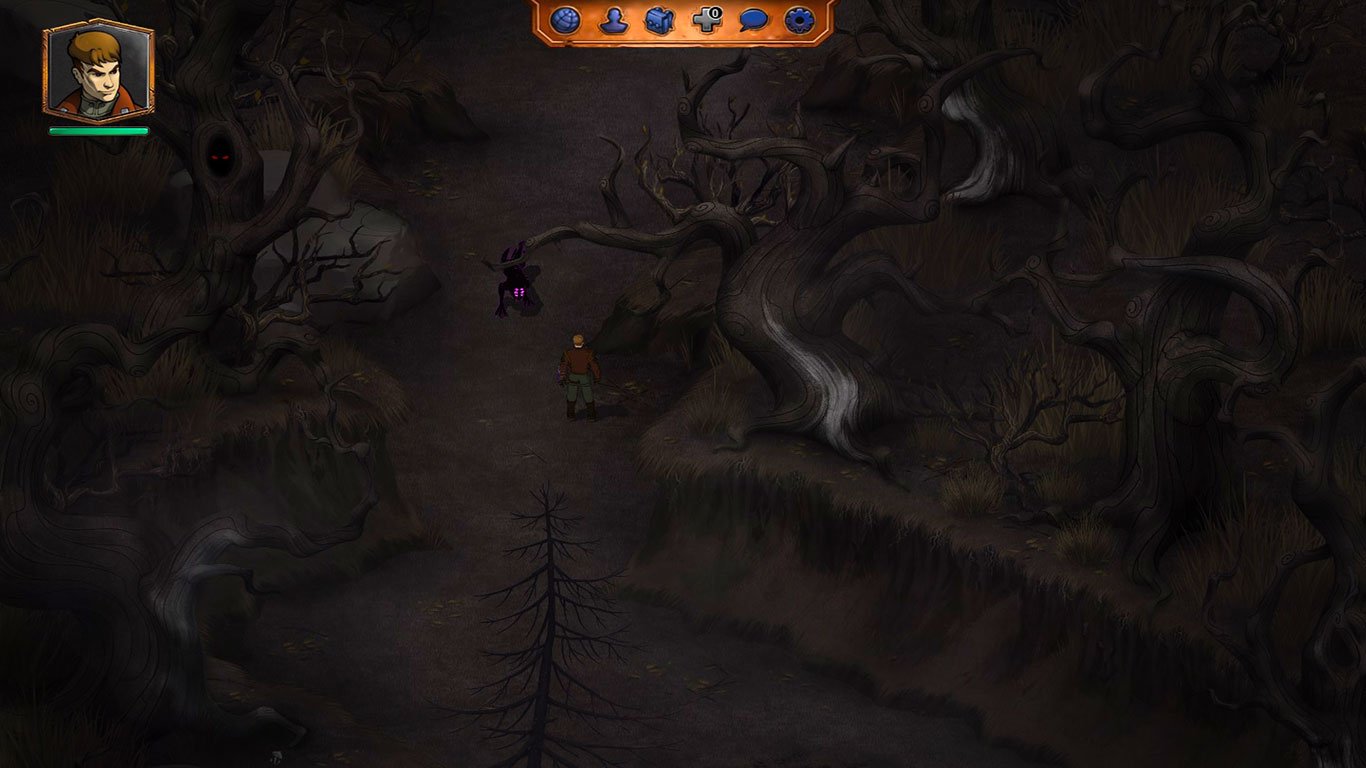Viewport: 1366px width, 768px height.
Task: Select the health cross showing 0
Action: pyautogui.click(x=708, y=18)
